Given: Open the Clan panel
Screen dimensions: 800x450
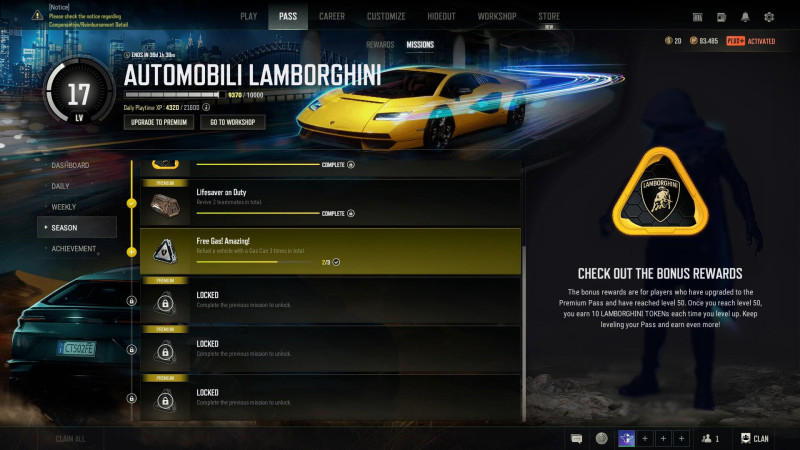Looking at the screenshot, I should point(755,438).
